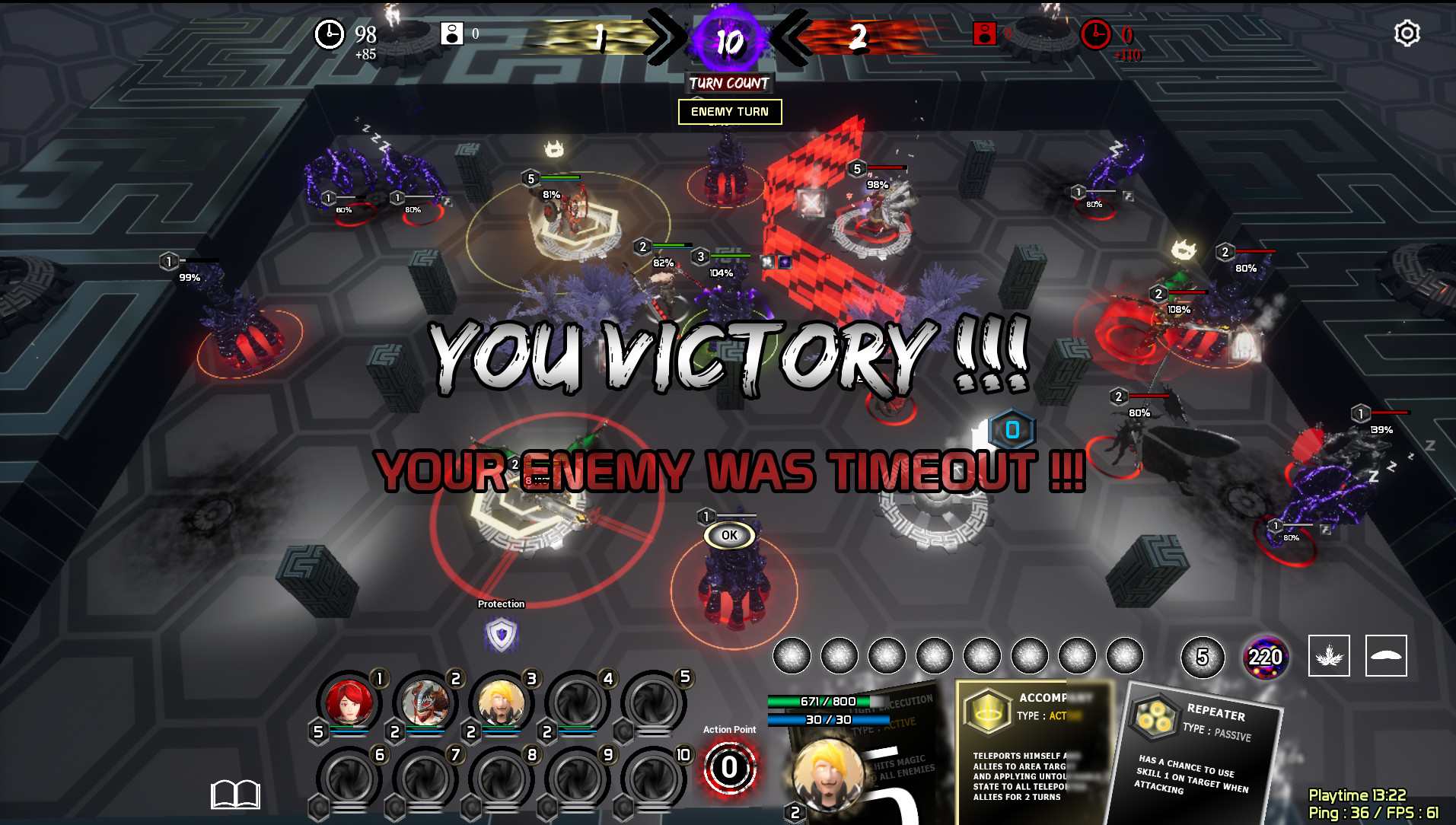This screenshot has height=825, width=1456.
Task: Click the white flag draw icon
Action: pos(1385,656)
